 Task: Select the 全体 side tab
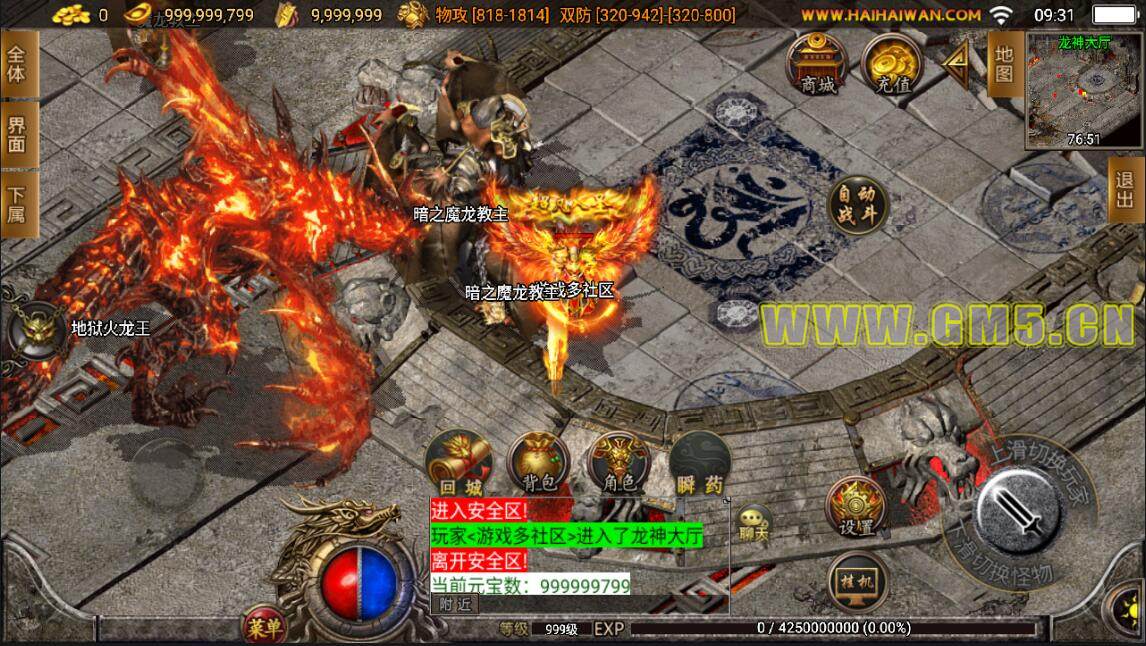click(x=17, y=65)
